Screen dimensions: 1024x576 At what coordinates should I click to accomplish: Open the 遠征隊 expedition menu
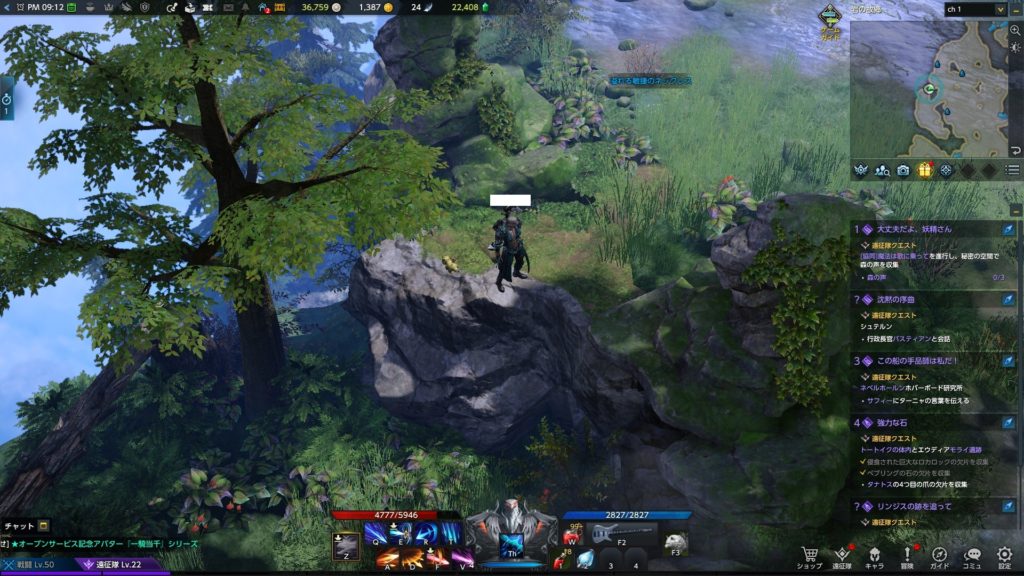[842, 555]
